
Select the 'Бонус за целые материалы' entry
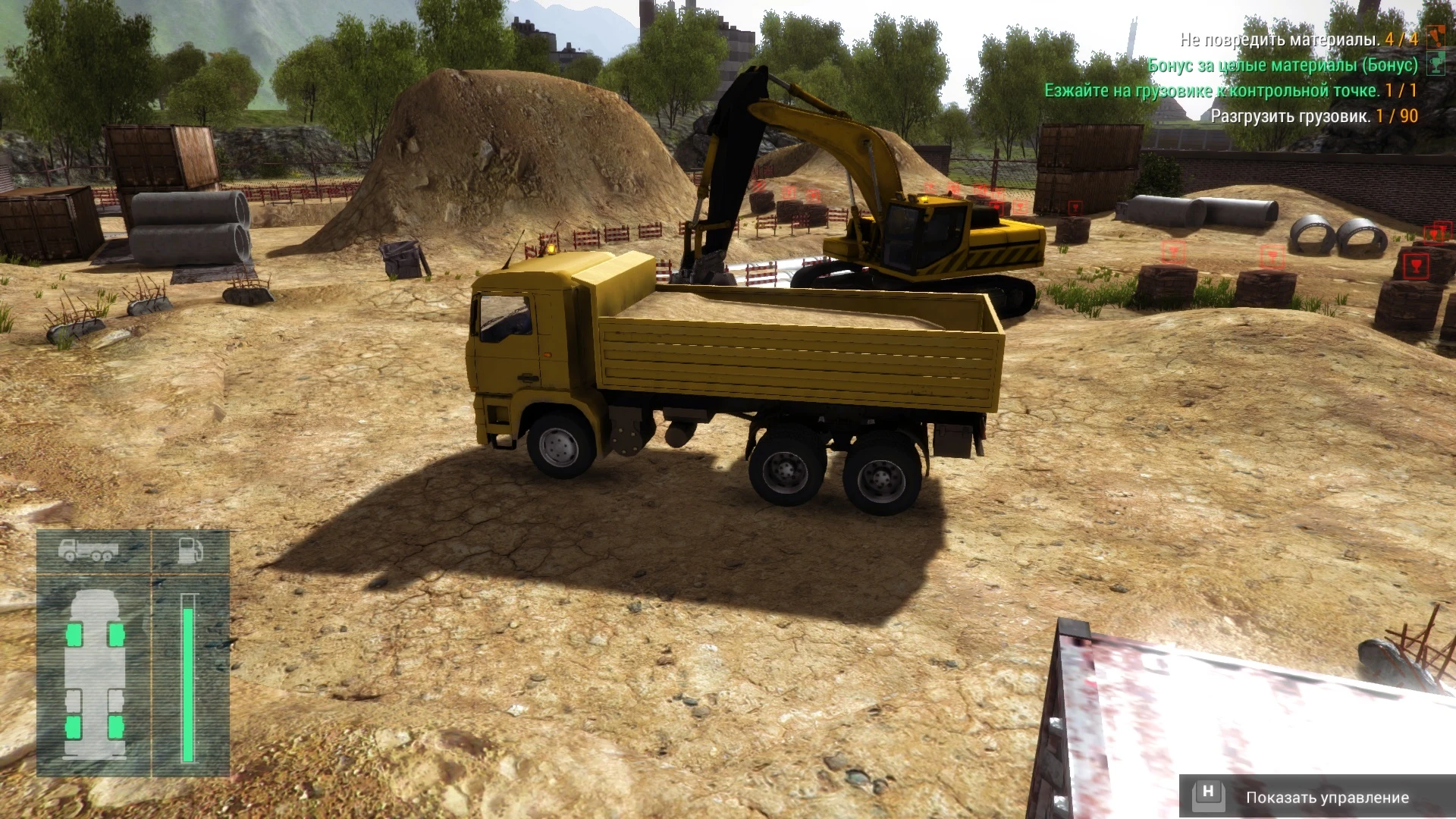click(1282, 64)
